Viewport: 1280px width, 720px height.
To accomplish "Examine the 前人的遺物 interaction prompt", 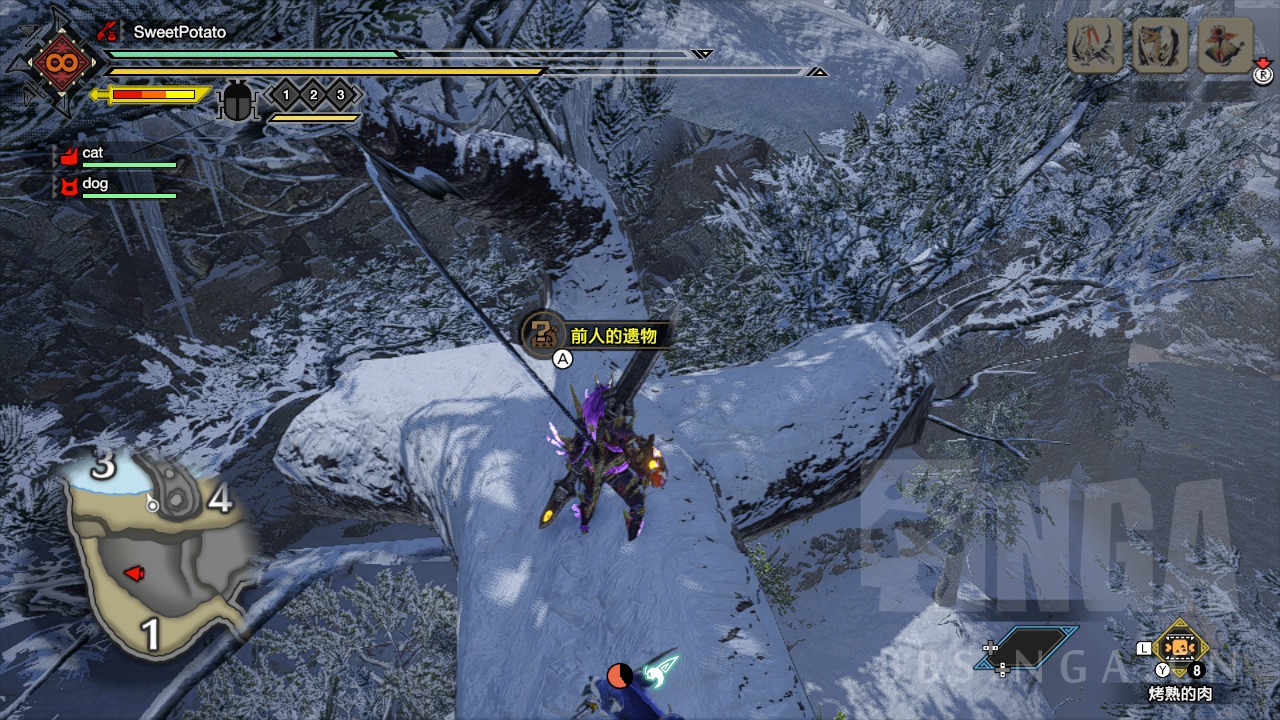I will coord(596,336).
